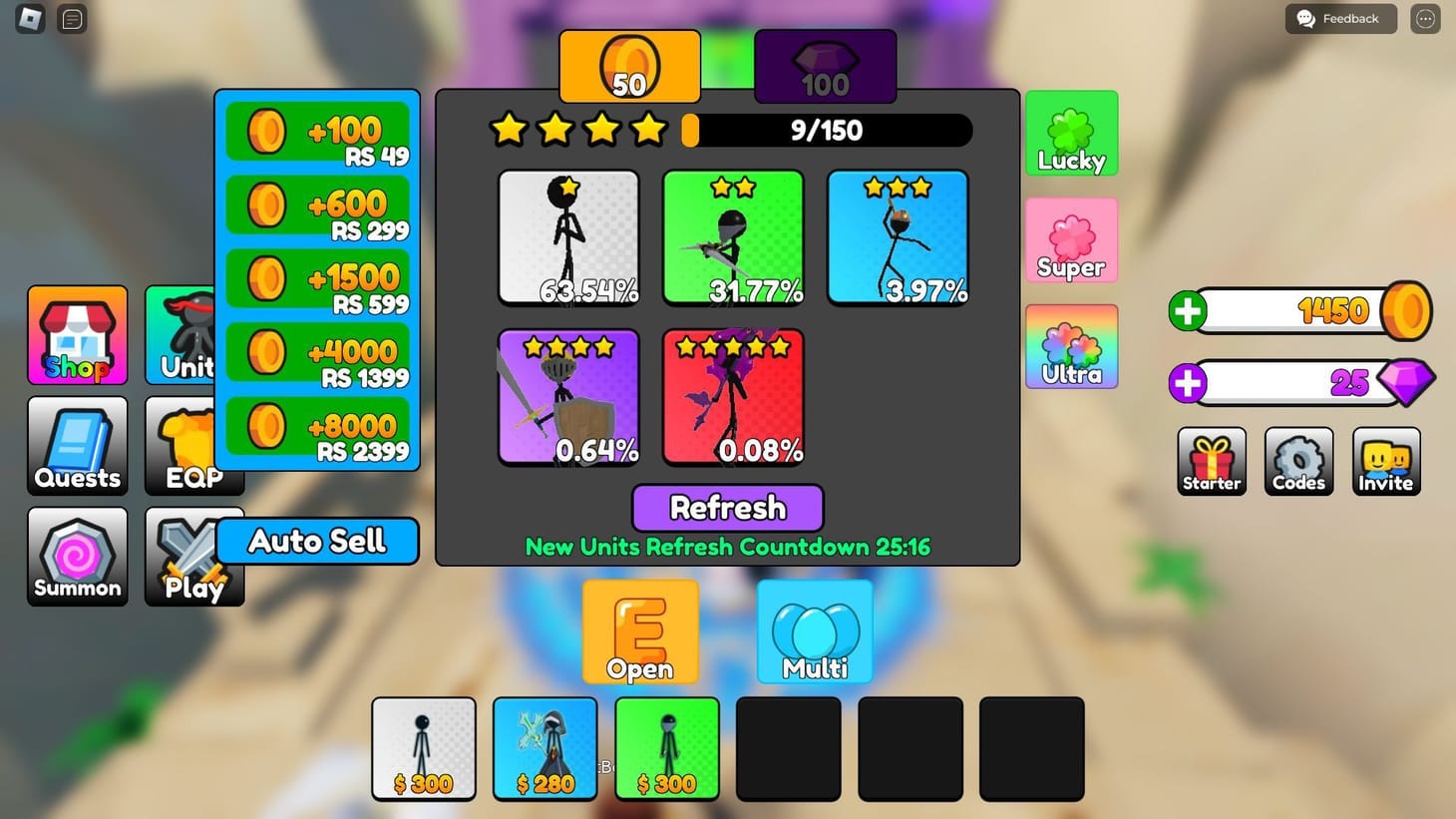1456x819 pixels.
Task: Click the 9/150 star progress bar
Action: (828, 130)
